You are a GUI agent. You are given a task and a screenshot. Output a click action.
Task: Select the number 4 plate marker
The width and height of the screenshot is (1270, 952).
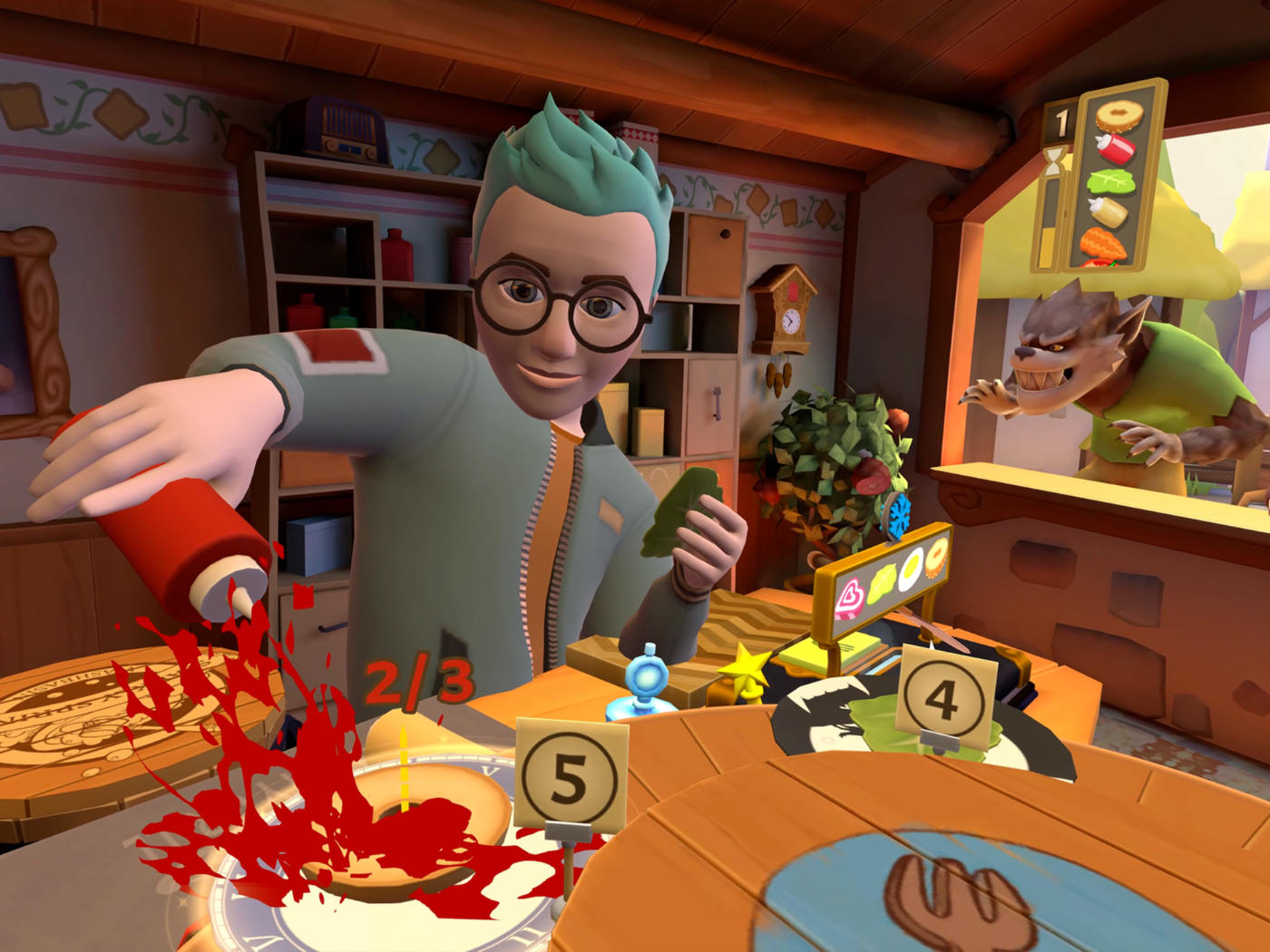(943, 699)
